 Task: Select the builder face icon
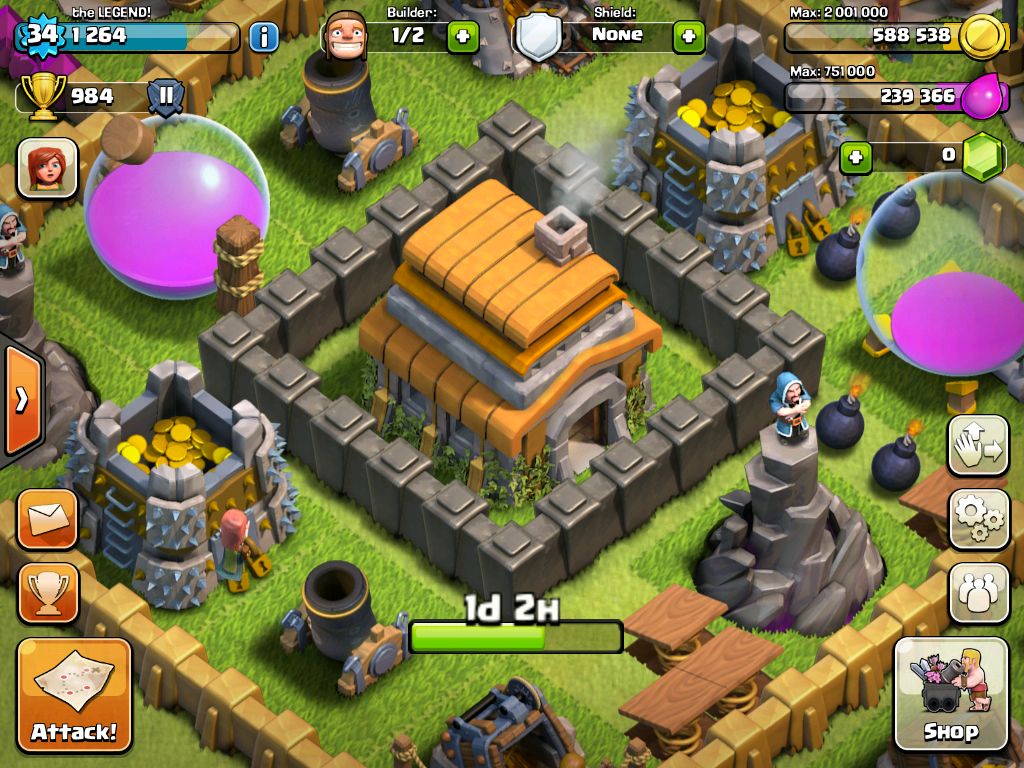[x=346, y=36]
